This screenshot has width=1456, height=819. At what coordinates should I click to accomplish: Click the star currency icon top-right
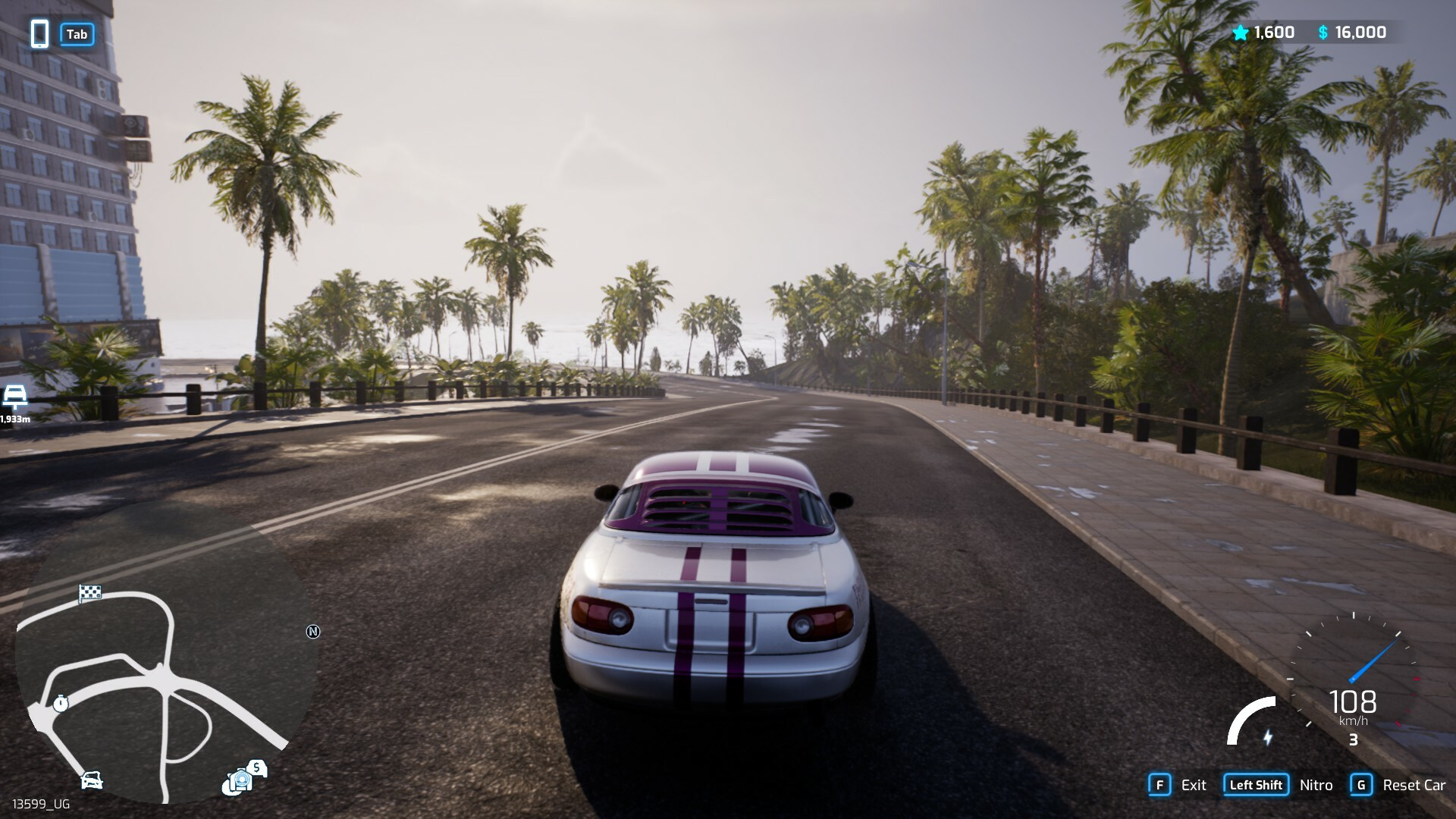(1240, 33)
